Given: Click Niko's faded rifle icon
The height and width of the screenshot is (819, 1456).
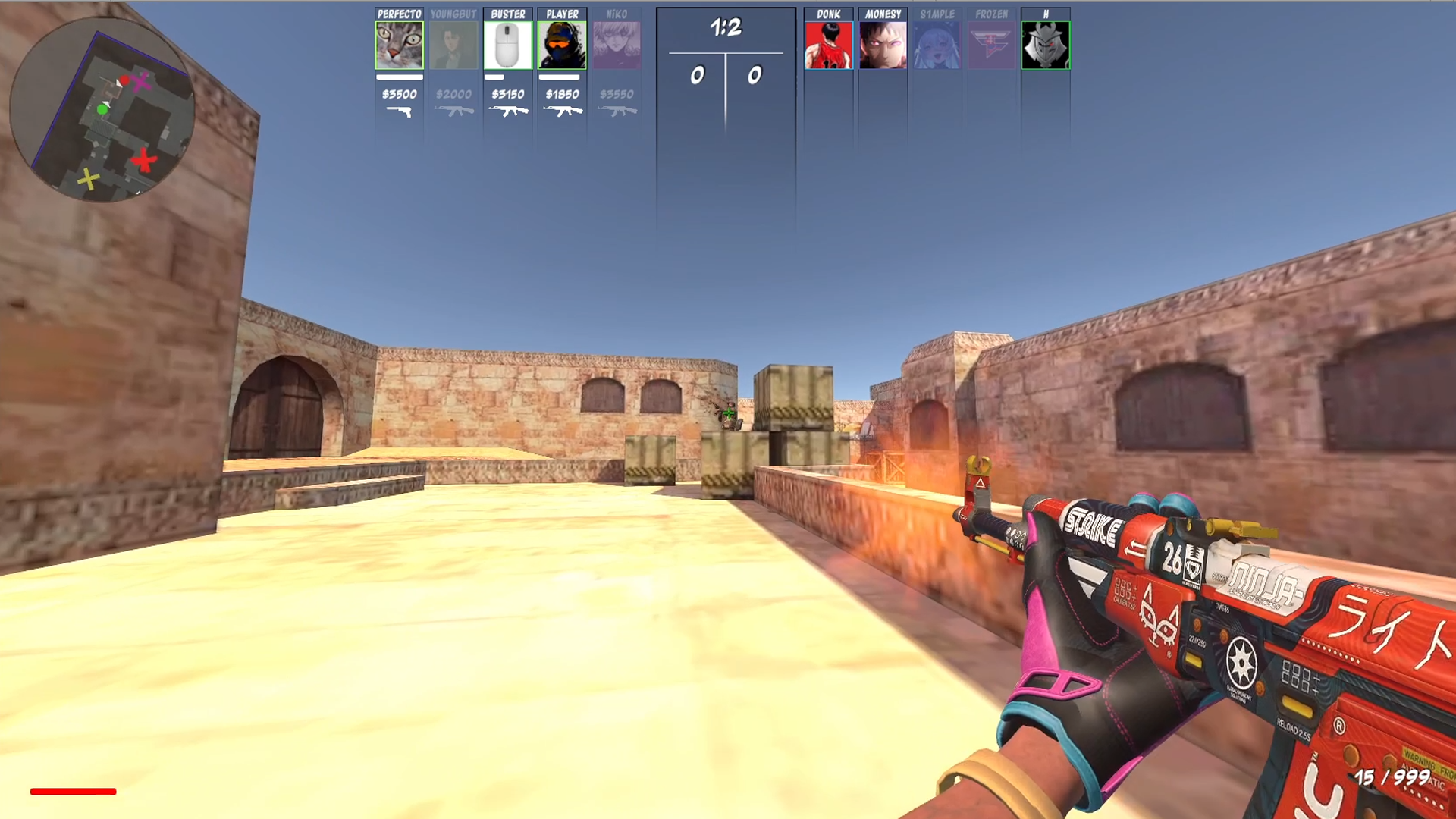Looking at the screenshot, I should click(x=617, y=112).
